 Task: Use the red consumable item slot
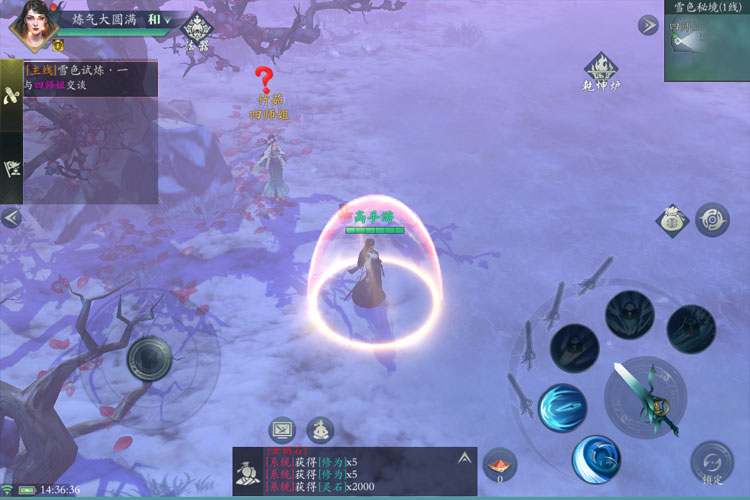500,465
